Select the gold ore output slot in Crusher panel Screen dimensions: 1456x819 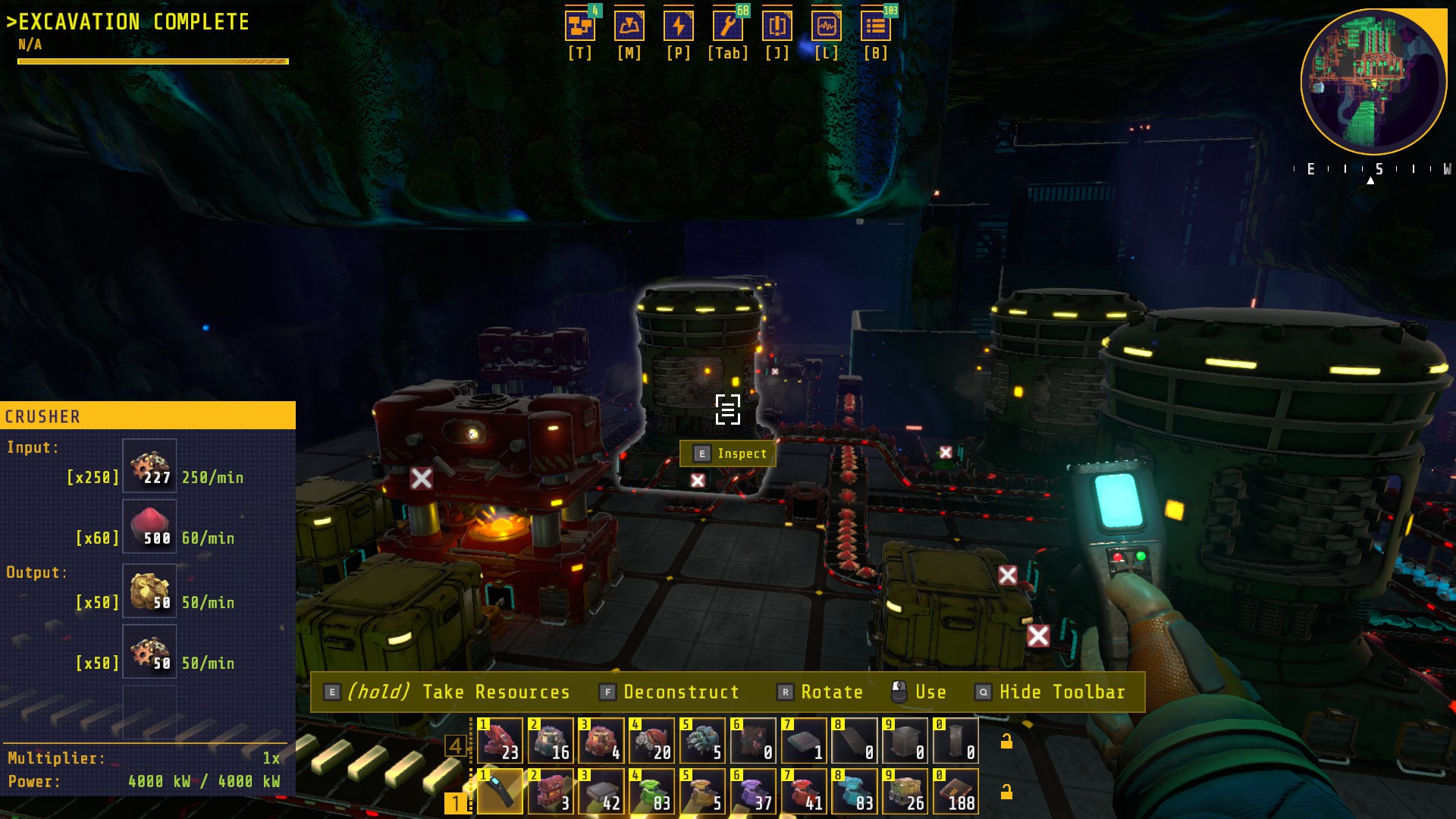(149, 591)
